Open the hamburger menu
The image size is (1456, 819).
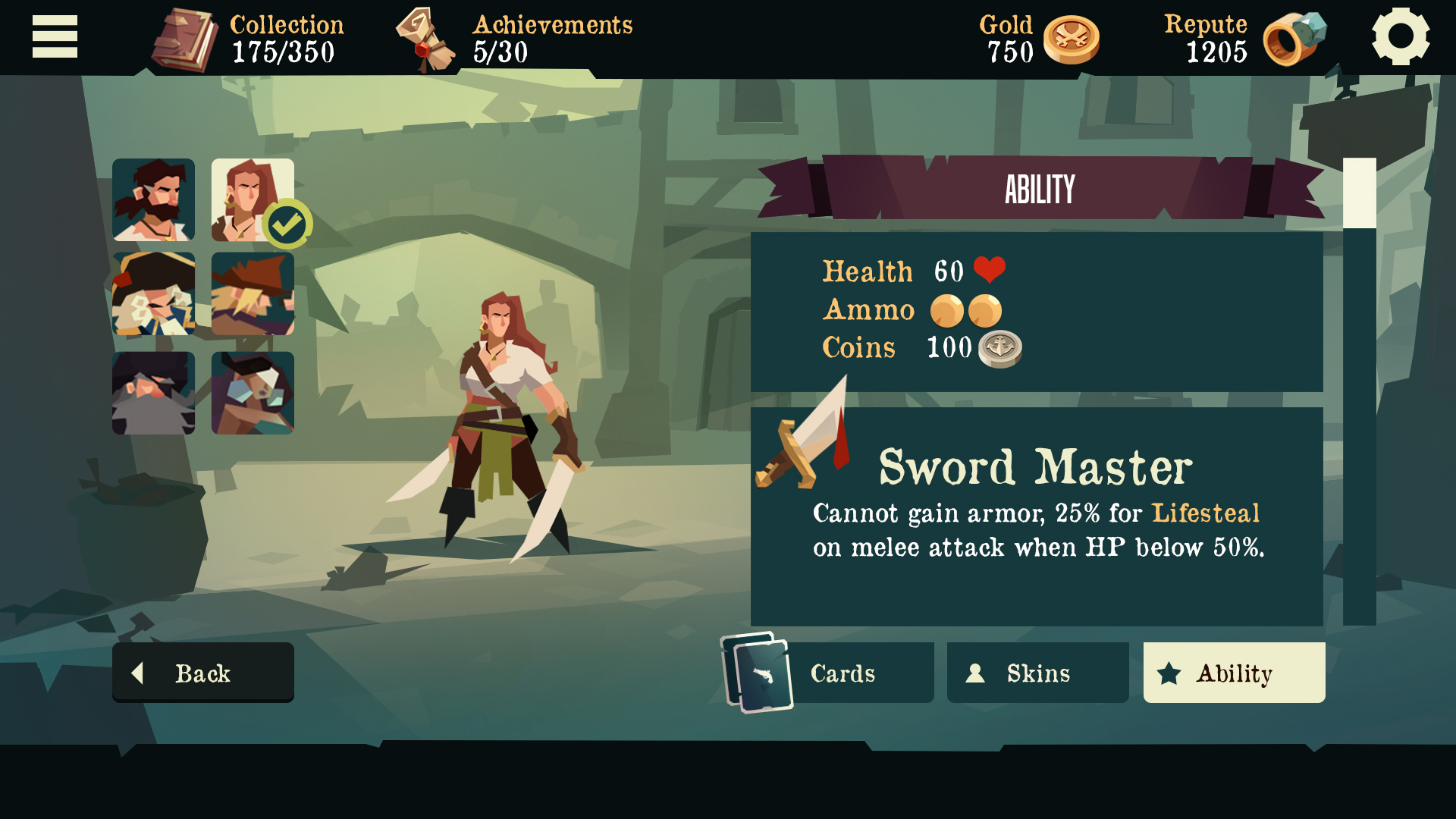55,36
